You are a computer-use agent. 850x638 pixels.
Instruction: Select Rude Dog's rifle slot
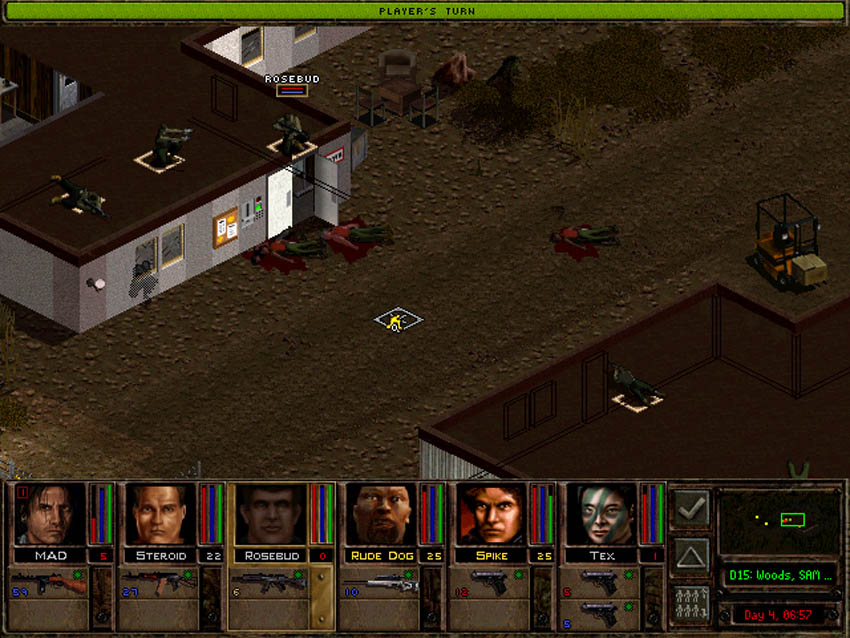coord(380,583)
